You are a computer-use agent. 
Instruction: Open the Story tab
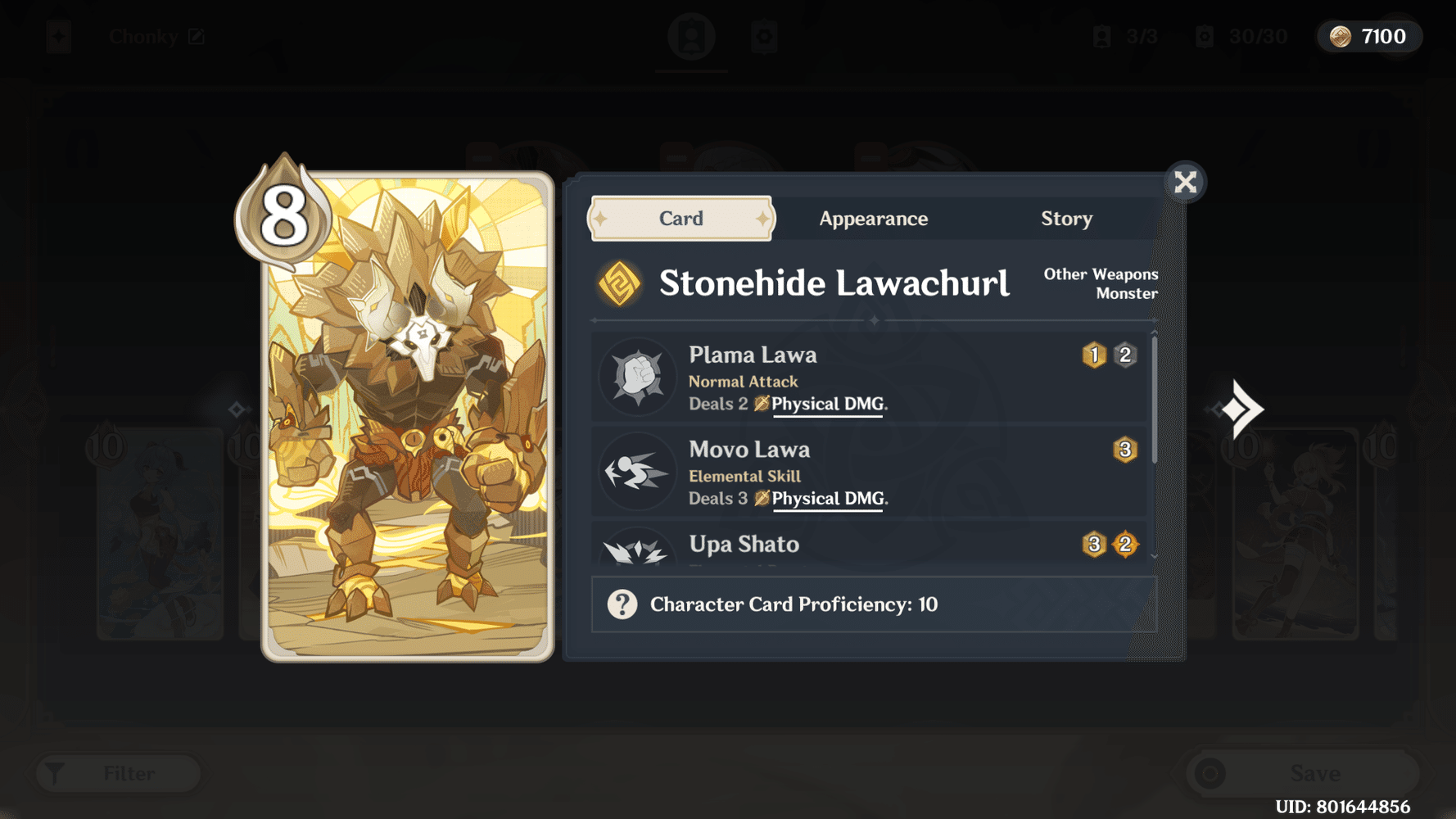pos(1066,218)
